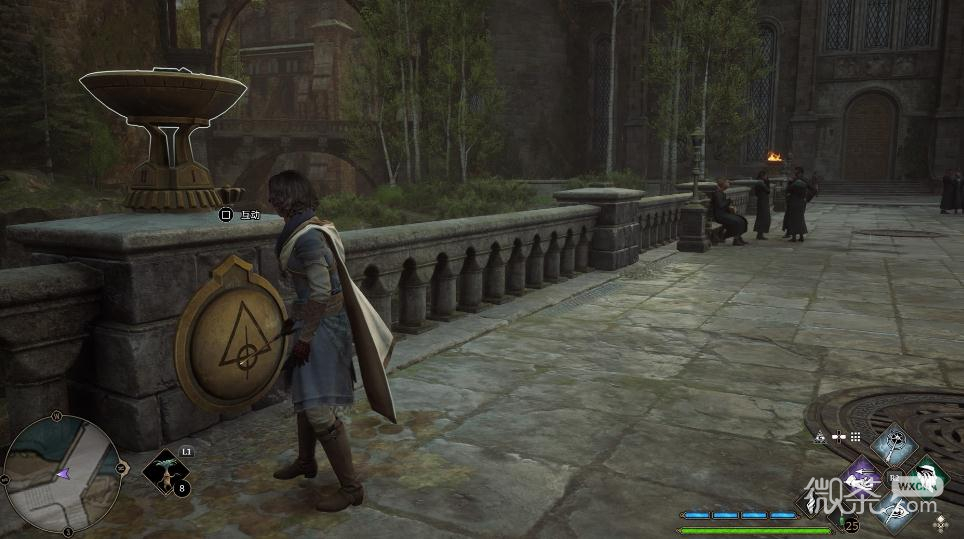964x539 pixels.
Task: Use the green curse spell diamond
Action: (927, 478)
